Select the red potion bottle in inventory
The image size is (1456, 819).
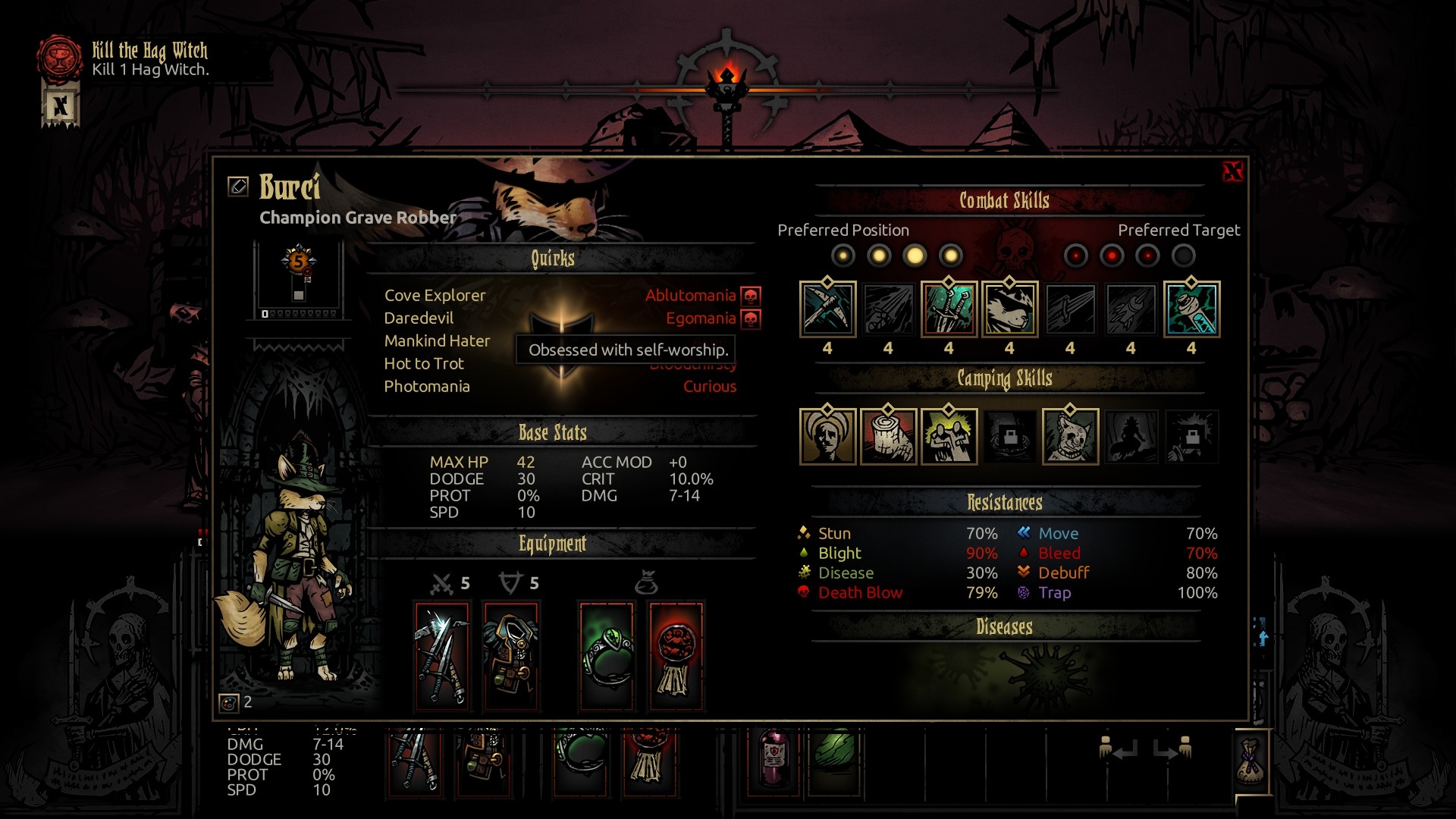774,757
